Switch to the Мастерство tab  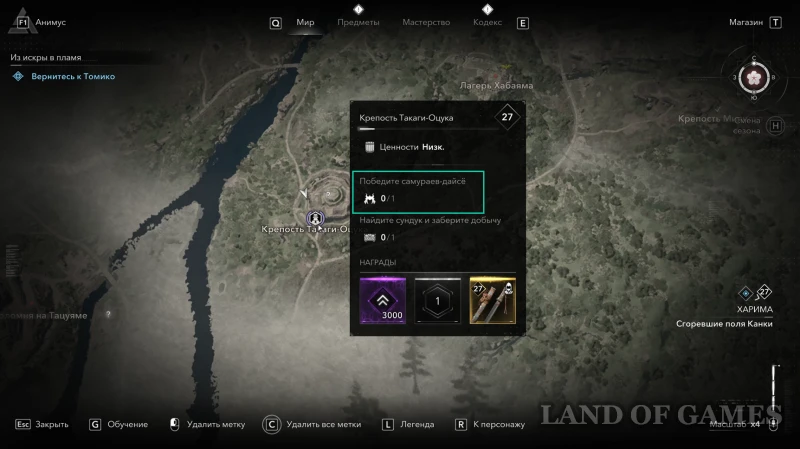[426, 22]
